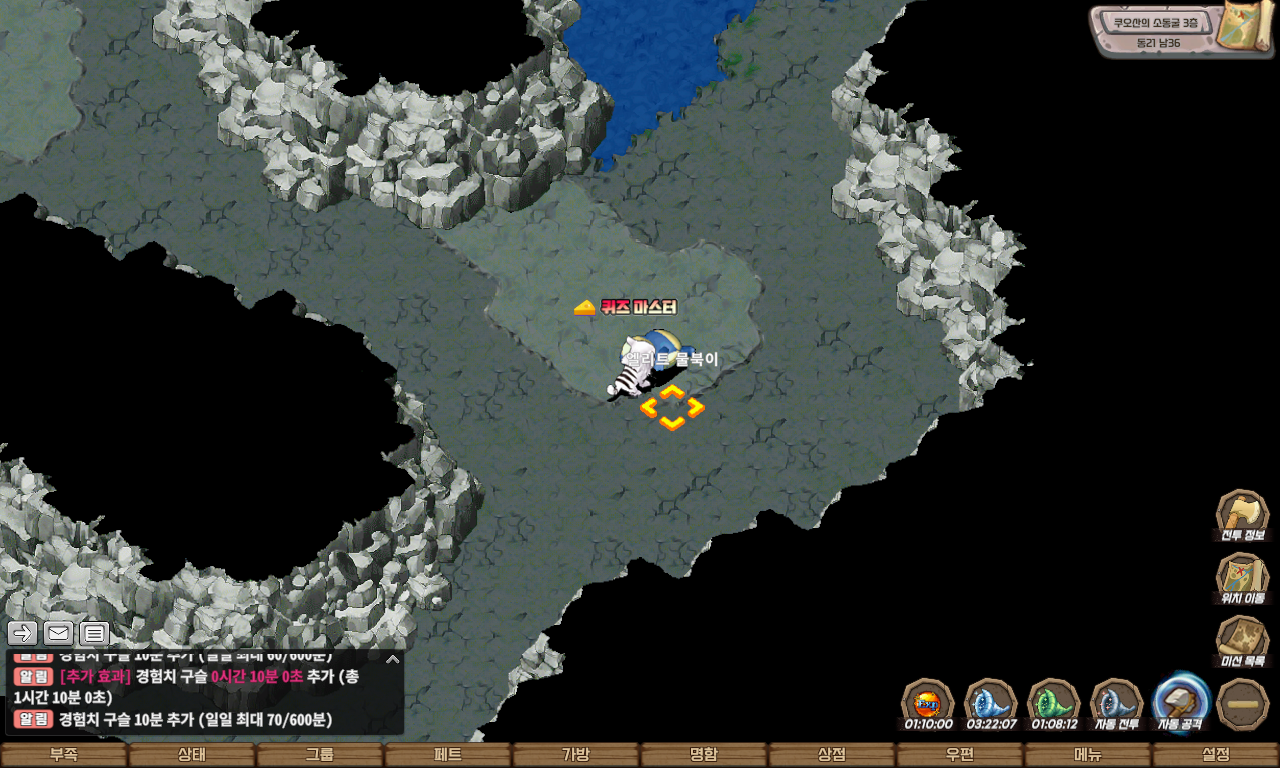Viewport: 1280px width, 768px height.
Task: Open the 가방 (bag) inventory
Action: pos(575,755)
